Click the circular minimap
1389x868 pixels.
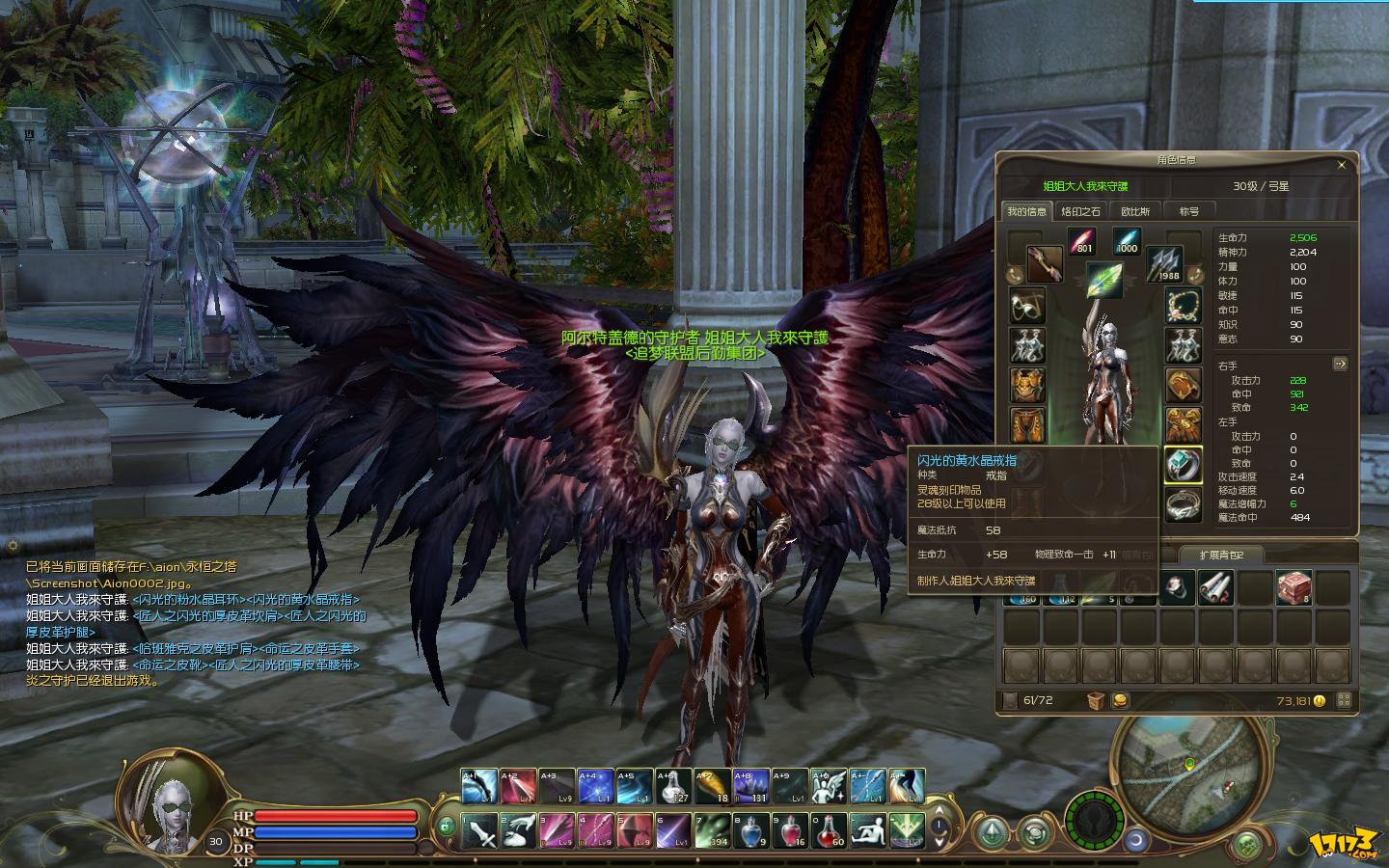[x=1188, y=762]
